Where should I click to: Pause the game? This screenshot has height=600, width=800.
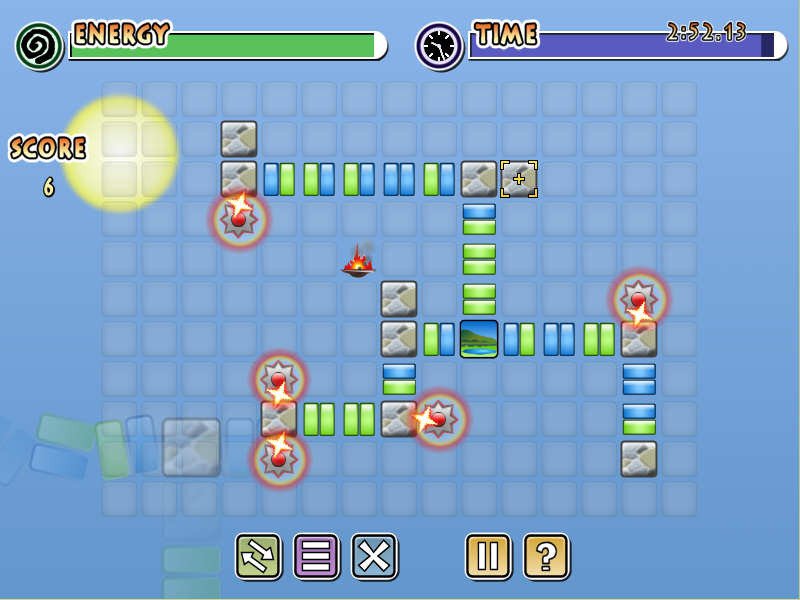(x=488, y=556)
